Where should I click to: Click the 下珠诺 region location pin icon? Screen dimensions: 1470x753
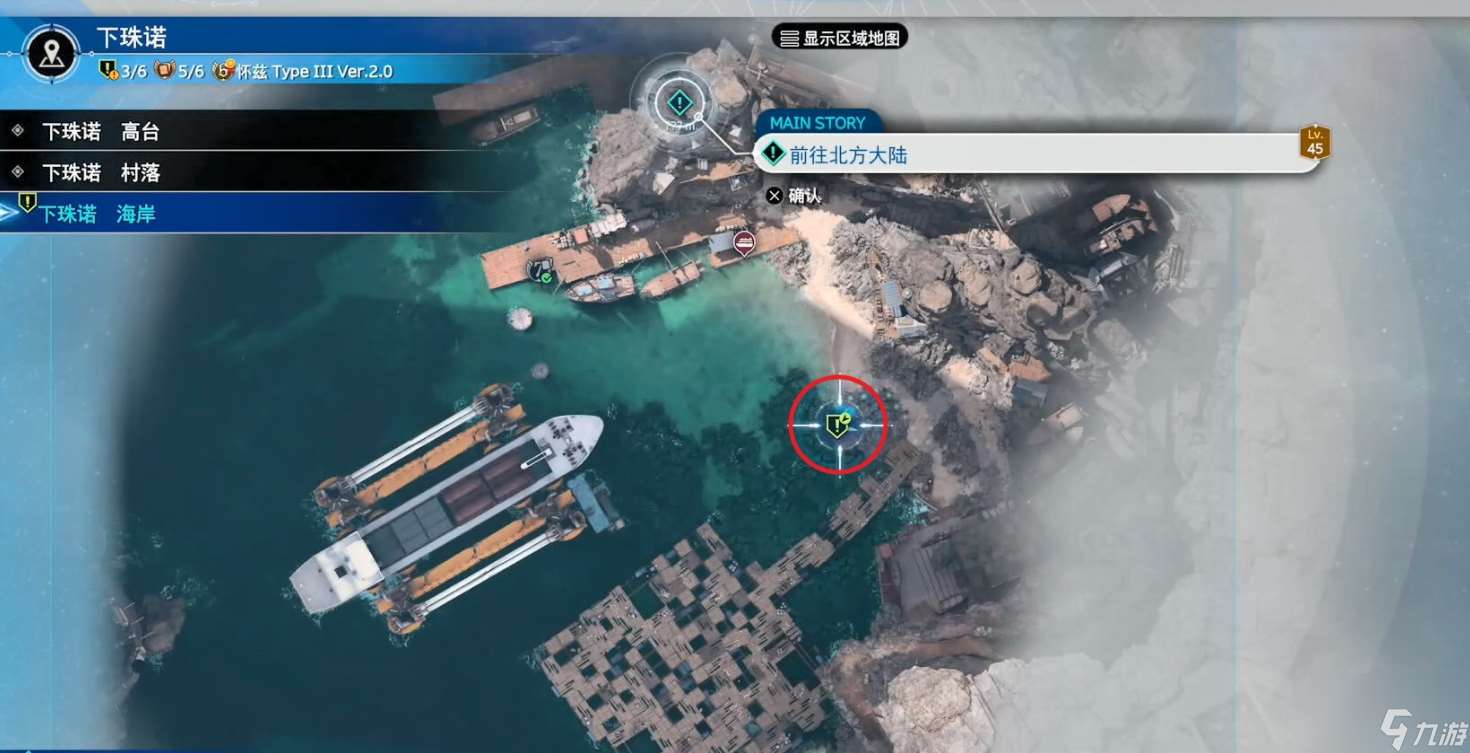[x=53, y=53]
